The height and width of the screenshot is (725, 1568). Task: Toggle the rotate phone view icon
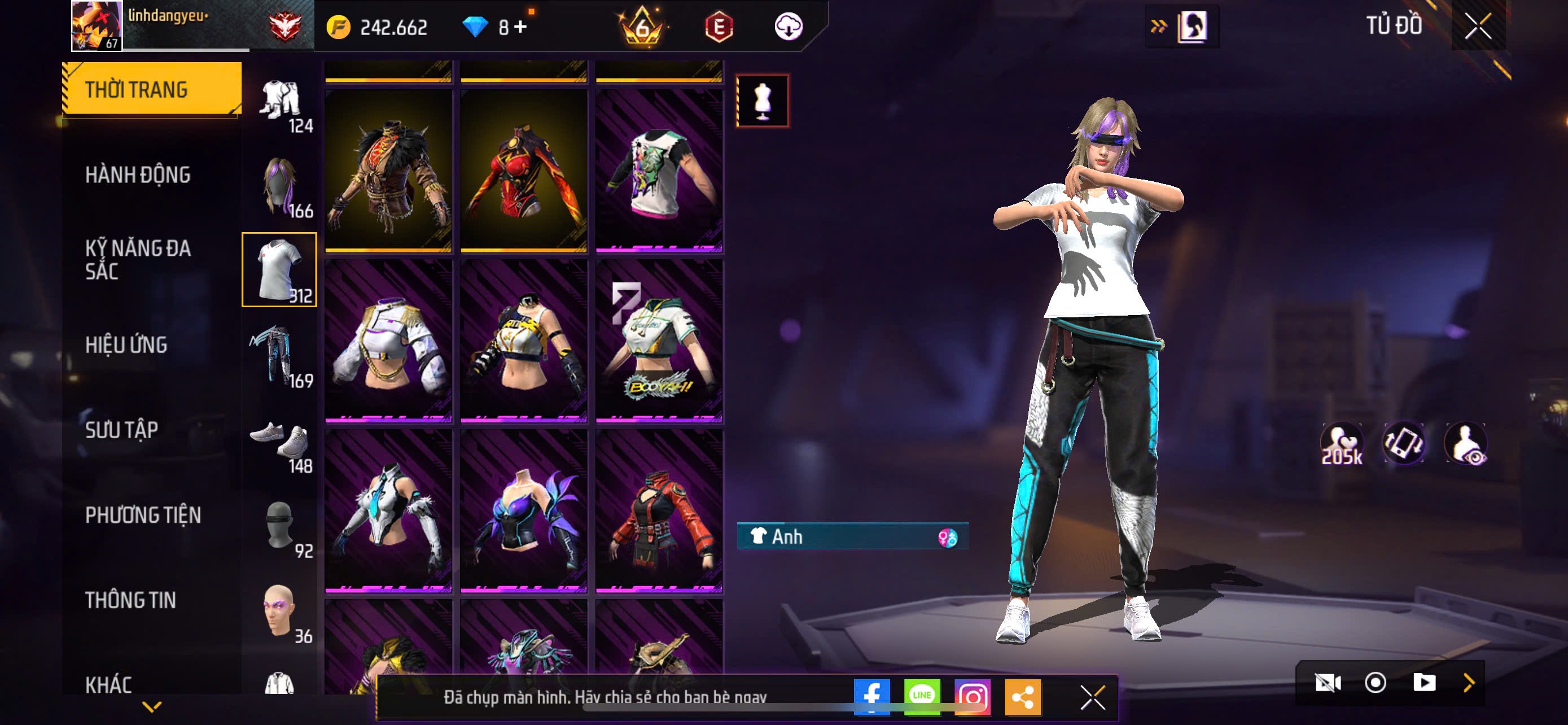pyautogui.click(x=1404, y=443)
